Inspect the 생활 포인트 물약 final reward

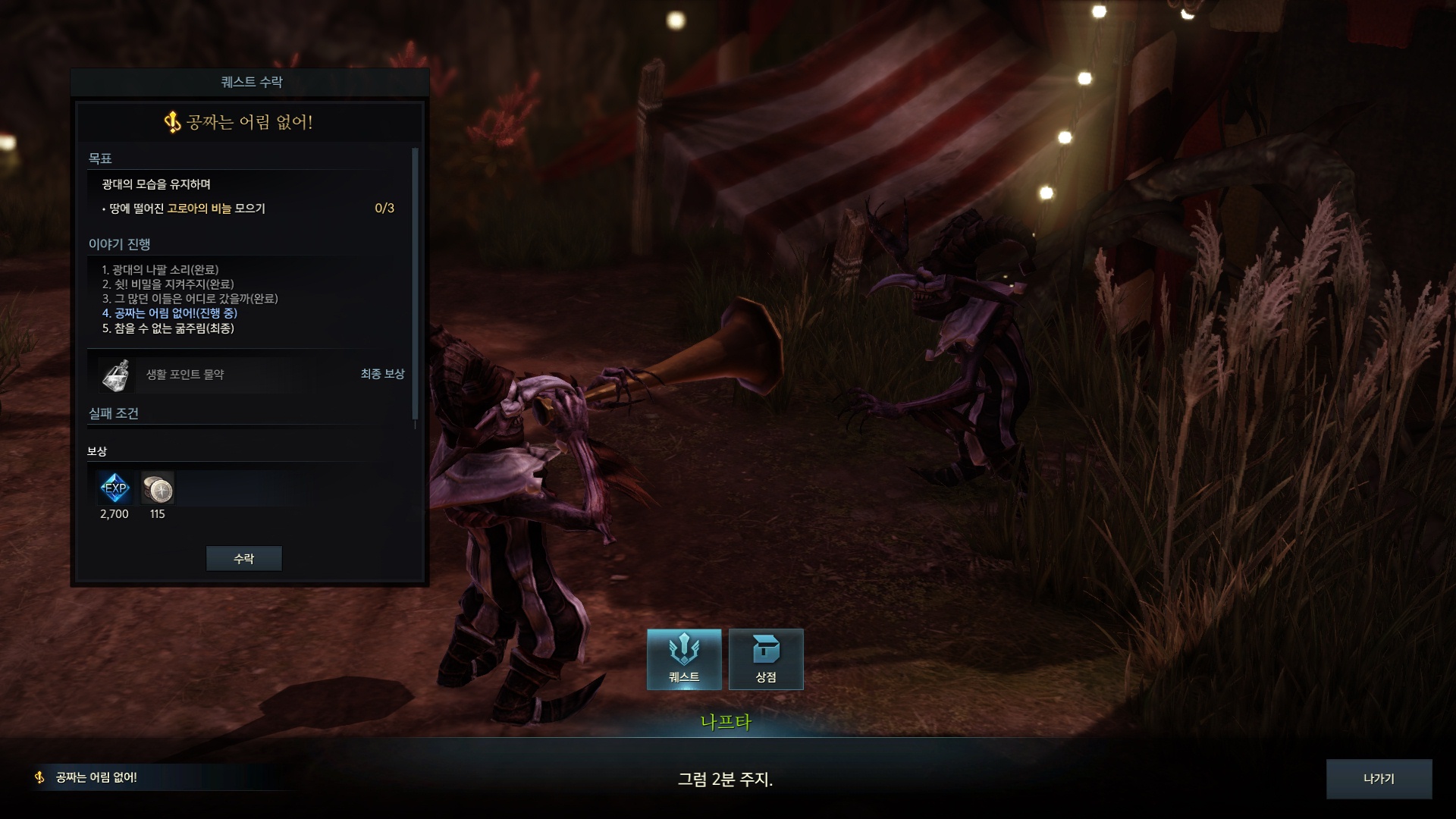point(117,375)
